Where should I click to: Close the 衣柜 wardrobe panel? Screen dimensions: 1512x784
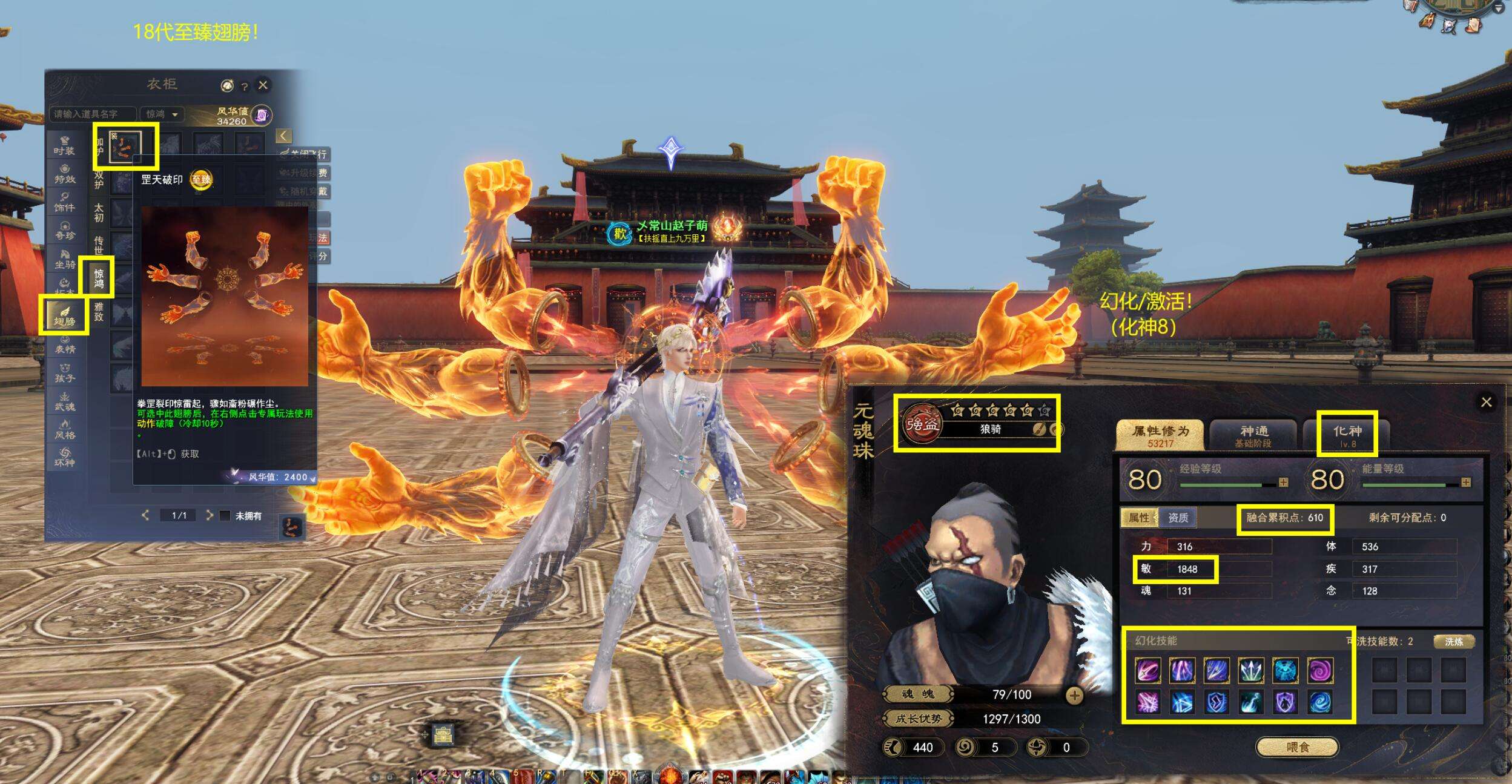point(263,85)
